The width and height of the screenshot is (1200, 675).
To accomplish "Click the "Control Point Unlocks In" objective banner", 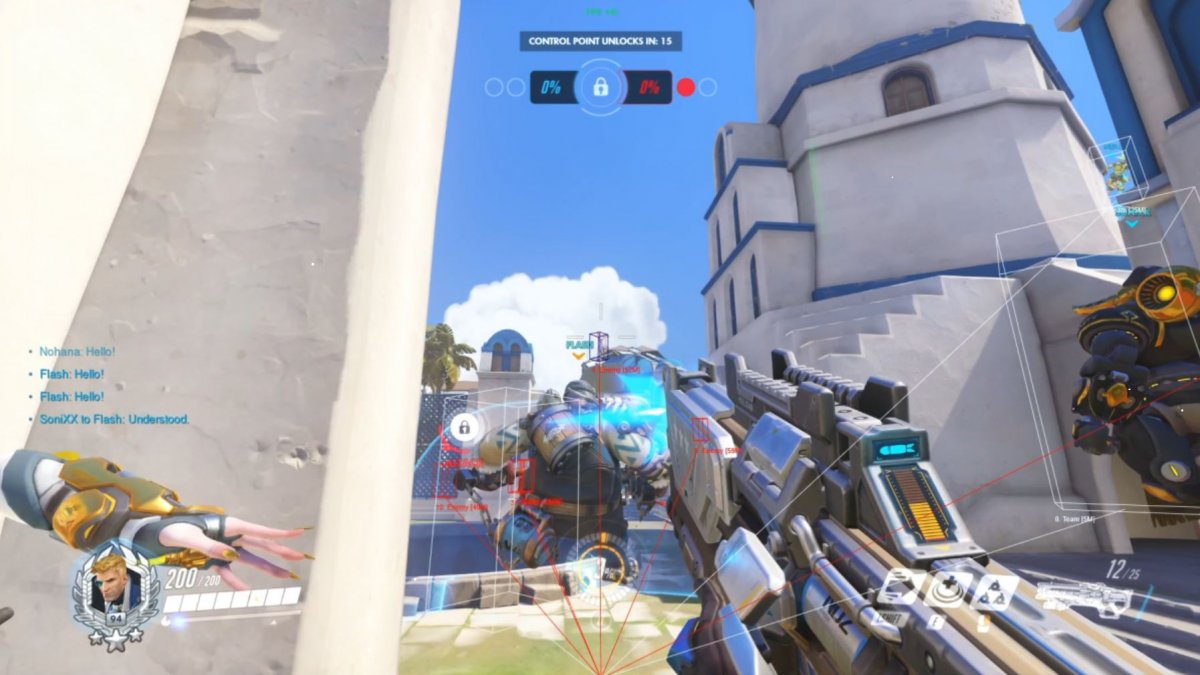I will pyautogui.click(x=600, y=41).
